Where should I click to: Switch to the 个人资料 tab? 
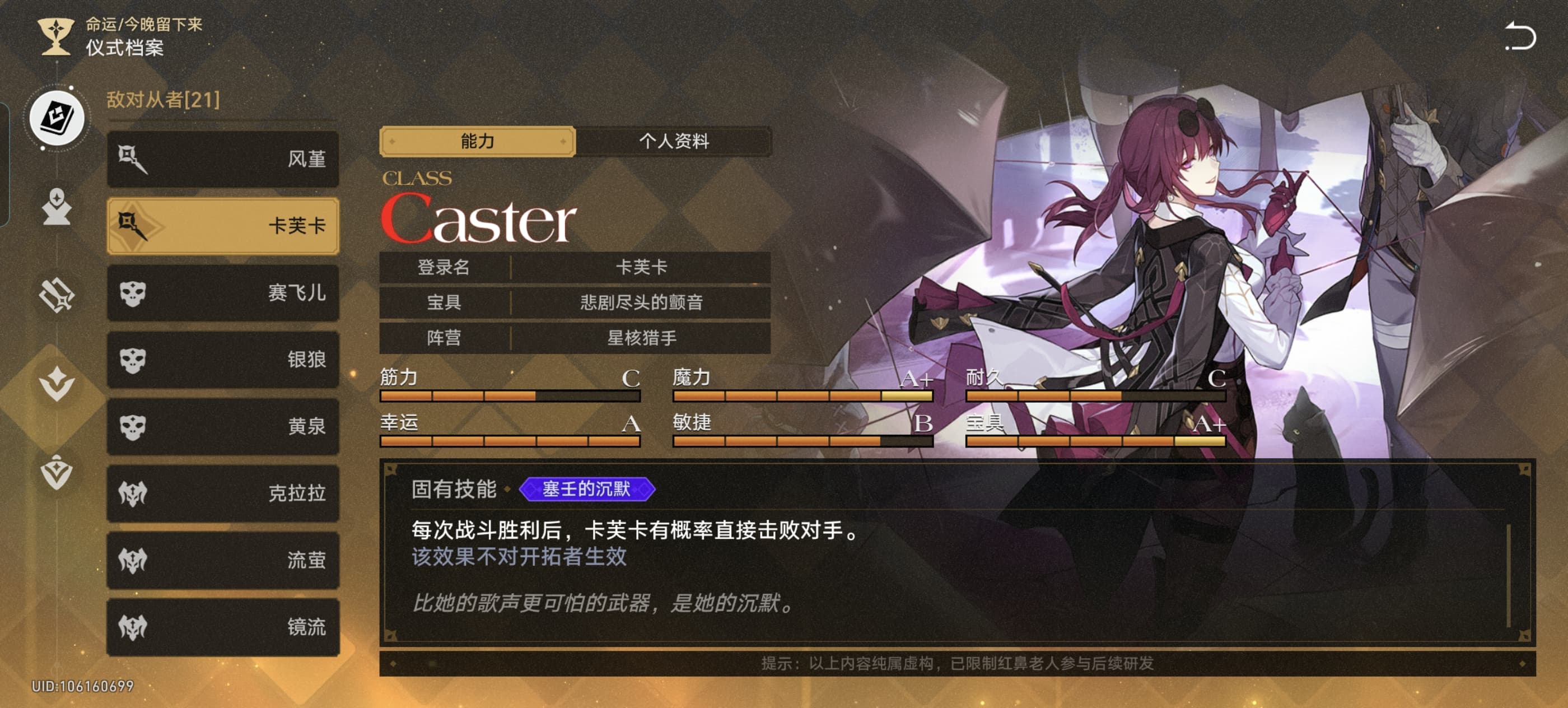673,142
